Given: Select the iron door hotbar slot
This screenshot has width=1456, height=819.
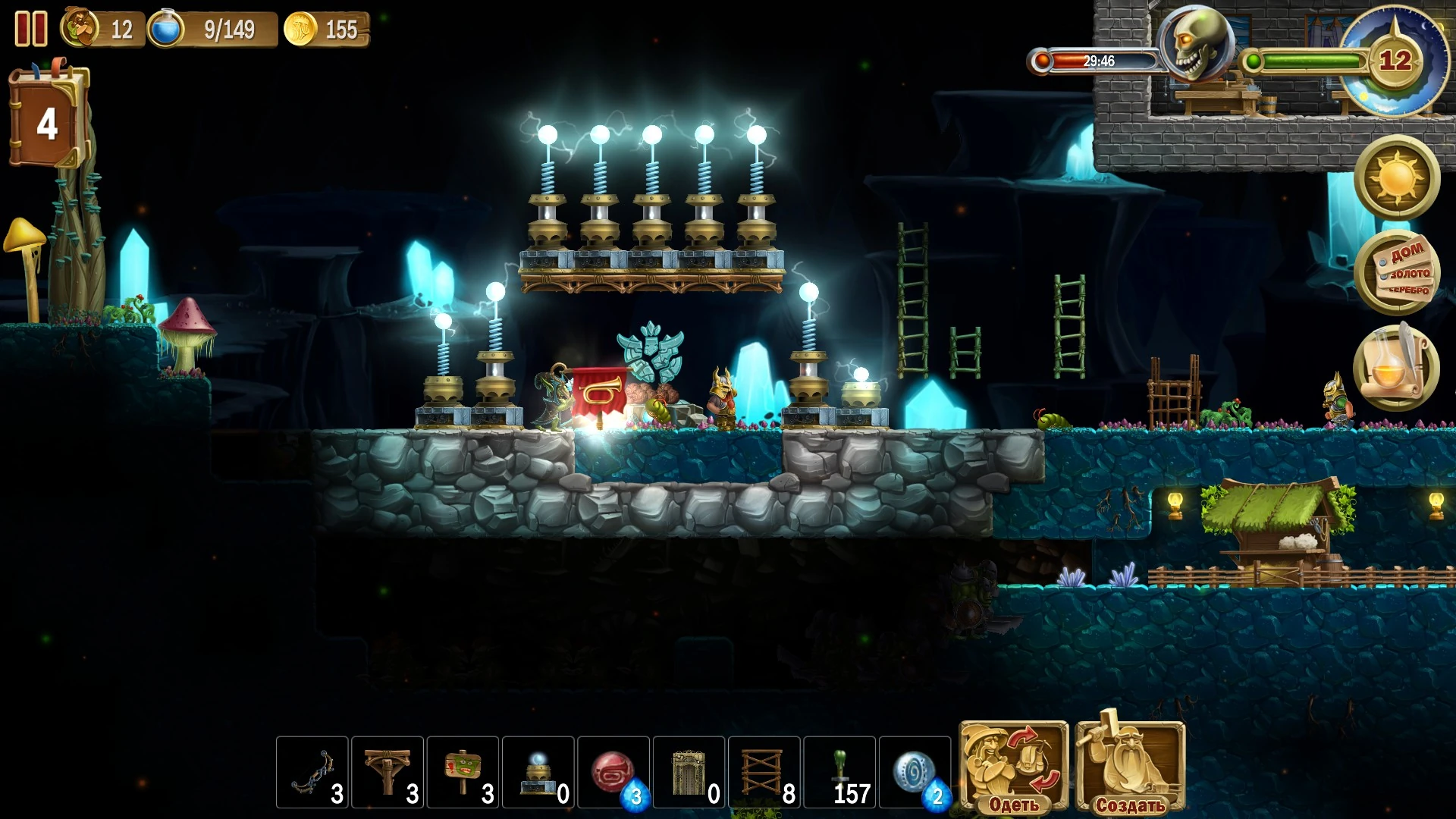Looking at the screenshot, I should [x=689, y=772].
